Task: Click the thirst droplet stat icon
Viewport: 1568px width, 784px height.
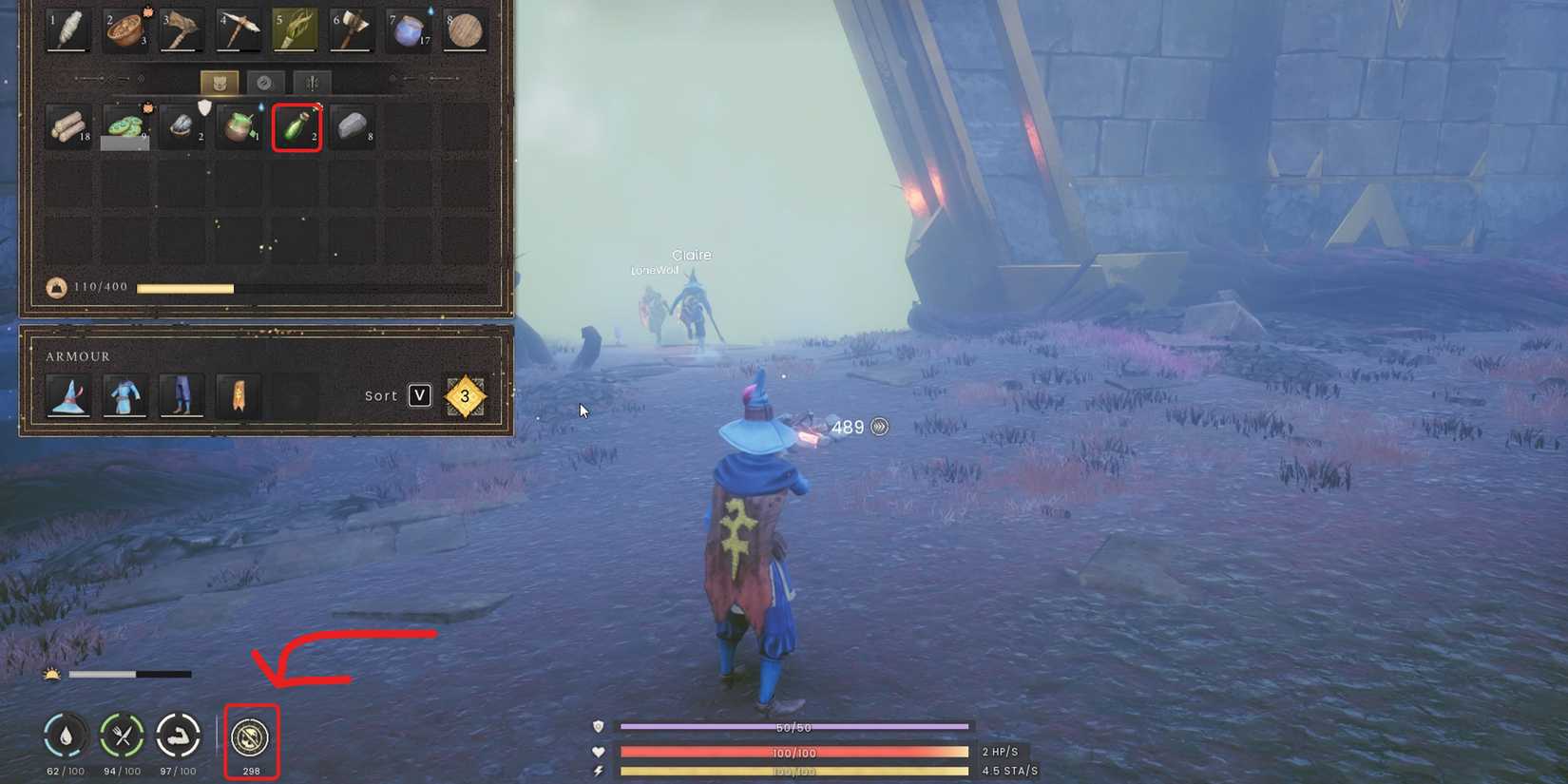Action: pyautogui.click(x=64, y=735)
